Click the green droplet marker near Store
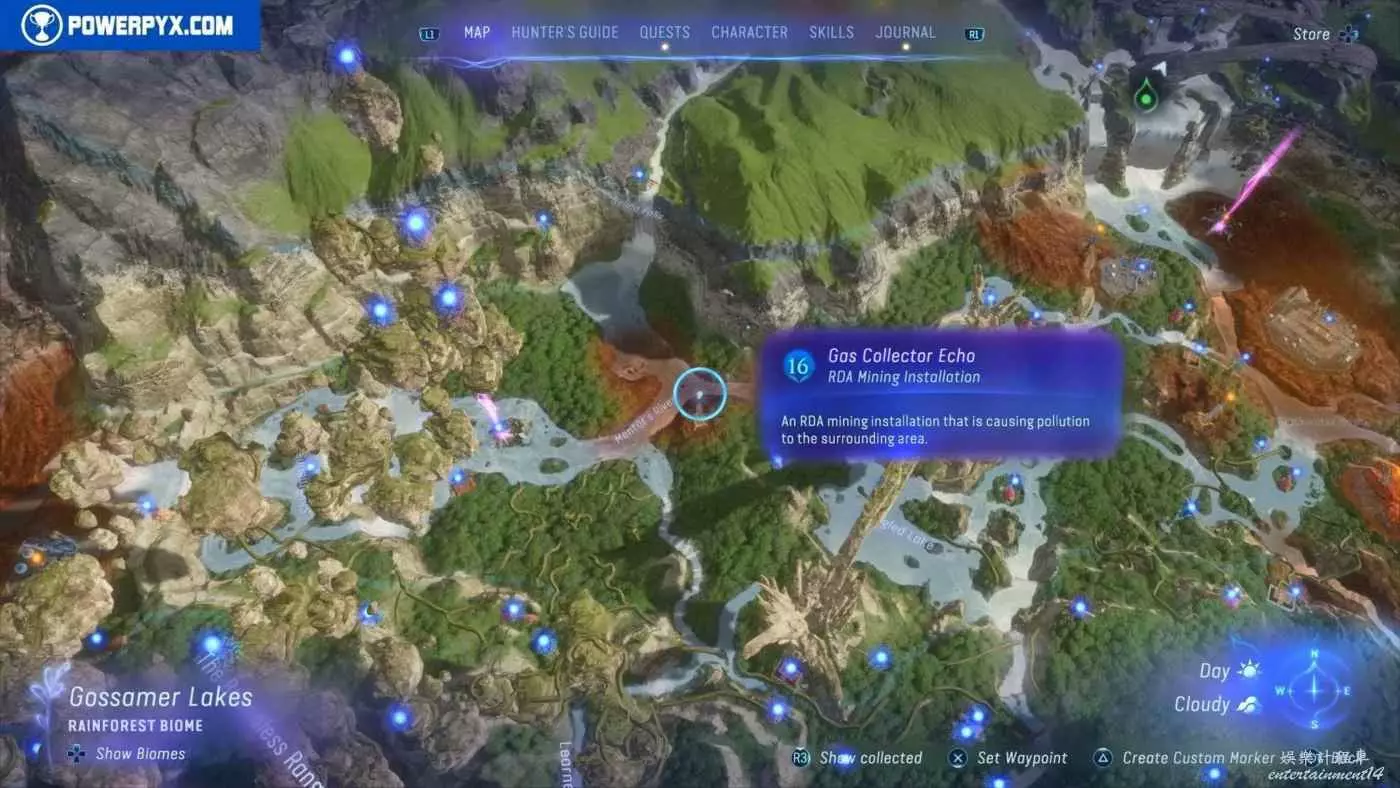Screen dimensions: 1400x788 pos(1147,99)
